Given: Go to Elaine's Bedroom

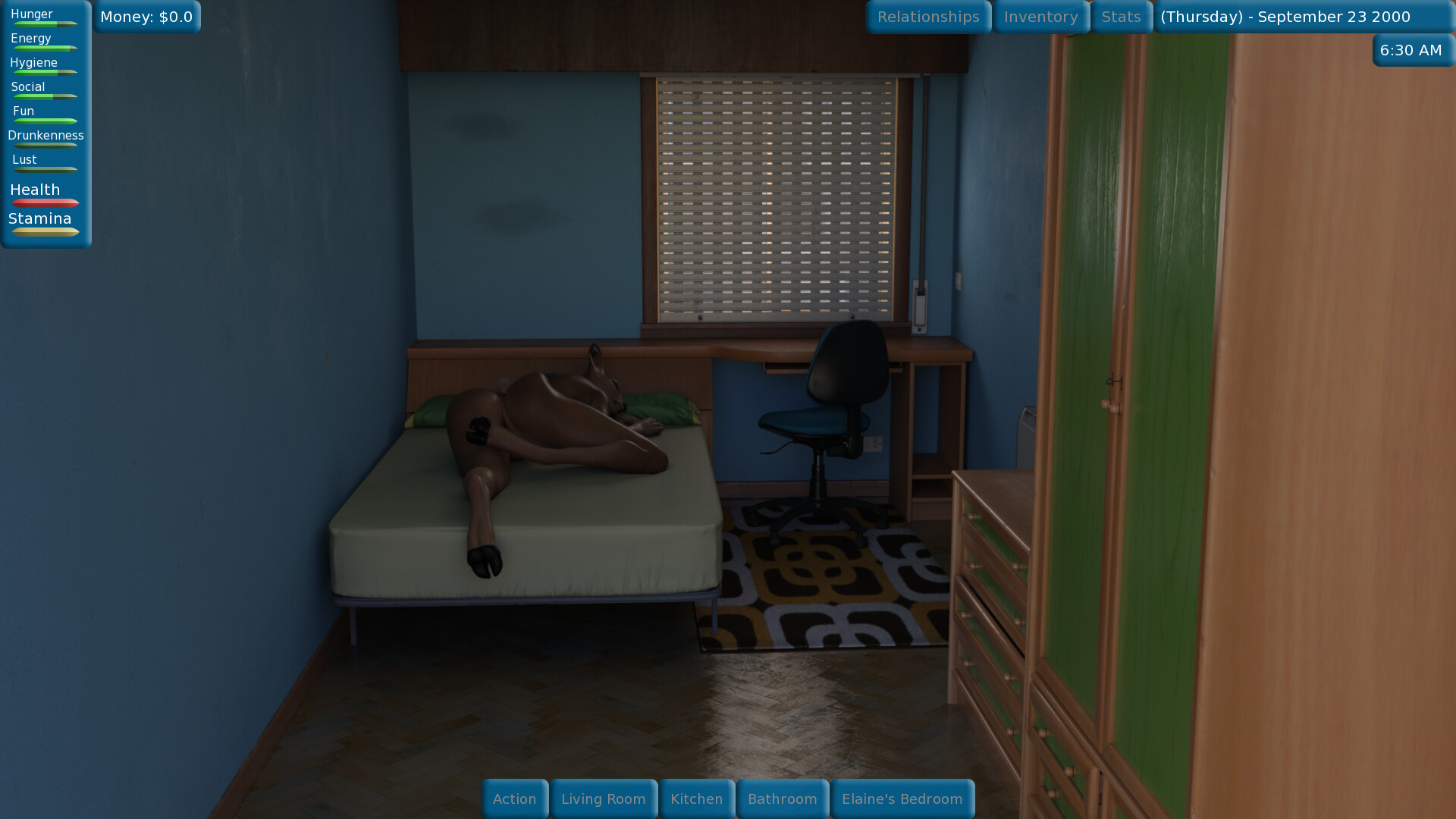Looking at the screenshot, I should [902, 799].
